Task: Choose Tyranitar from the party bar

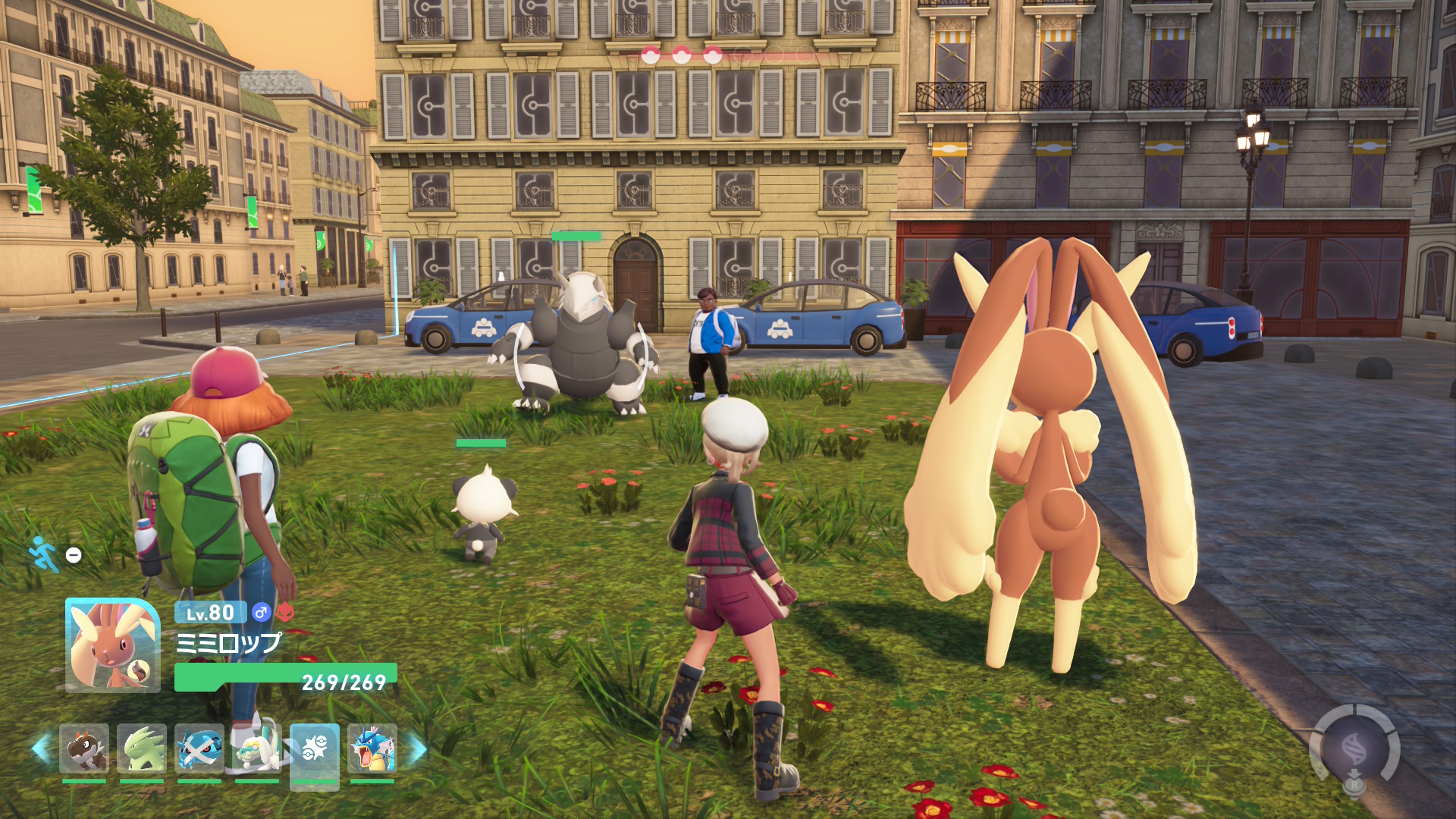Action: coord(142,748)
